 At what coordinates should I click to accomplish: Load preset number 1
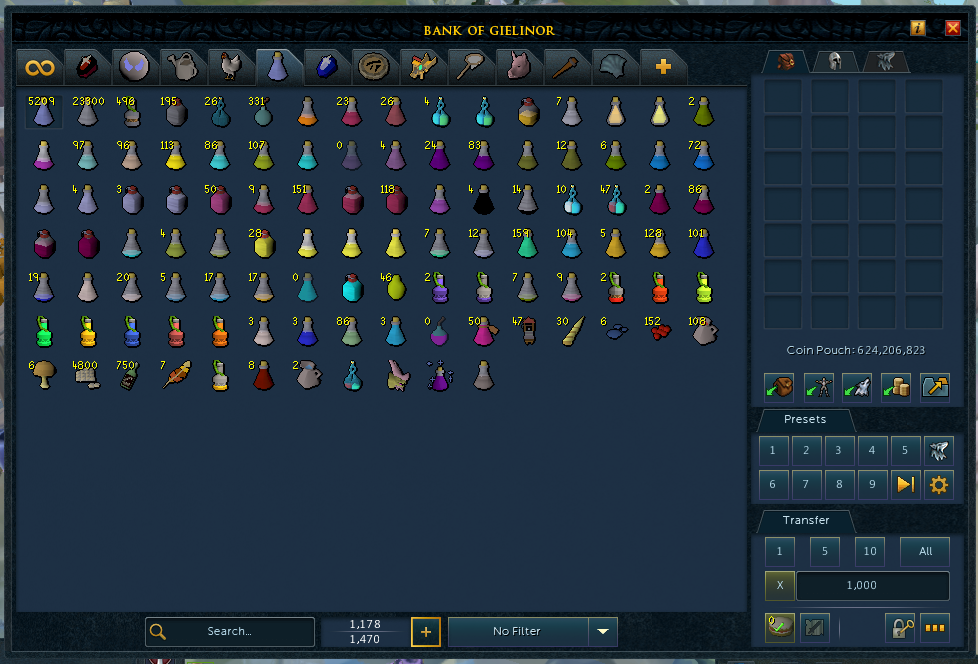coord(772,451)
